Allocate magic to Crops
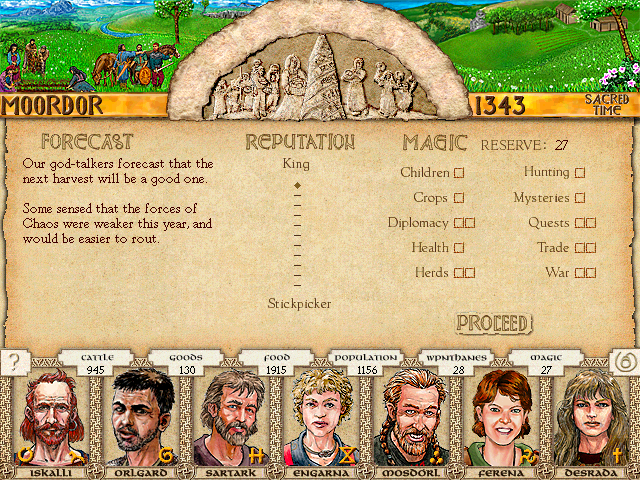The width and height of the screenshot is (640, 480). click(x=459, y=198)
